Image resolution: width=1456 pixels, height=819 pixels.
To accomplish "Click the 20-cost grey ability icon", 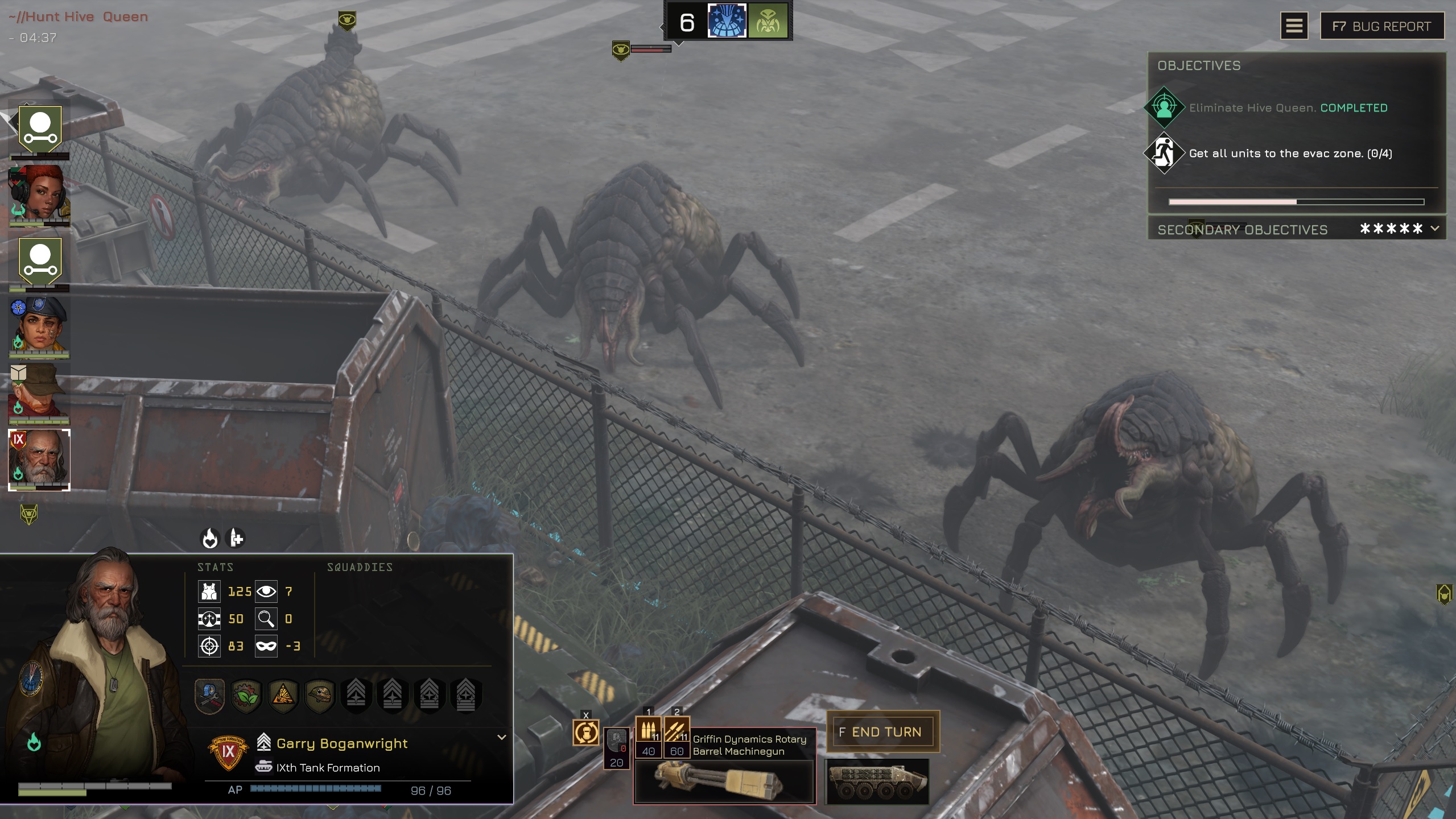I will coord(616,747).
